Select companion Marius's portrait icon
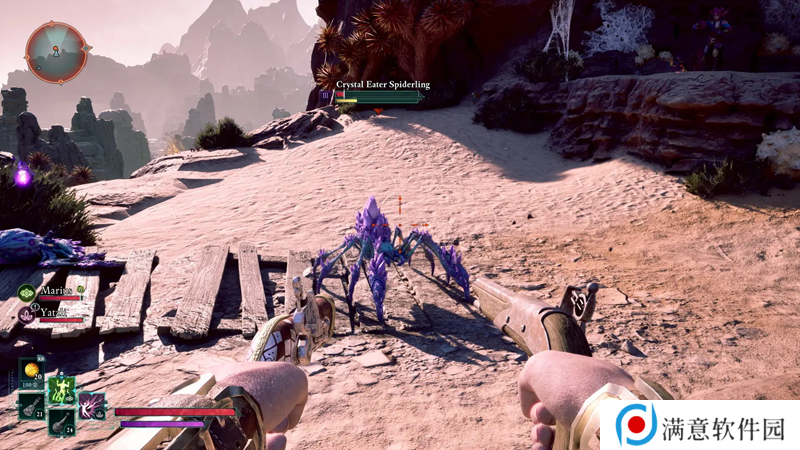Viewport: 800px width, 450px height. [x=27, y=293]
